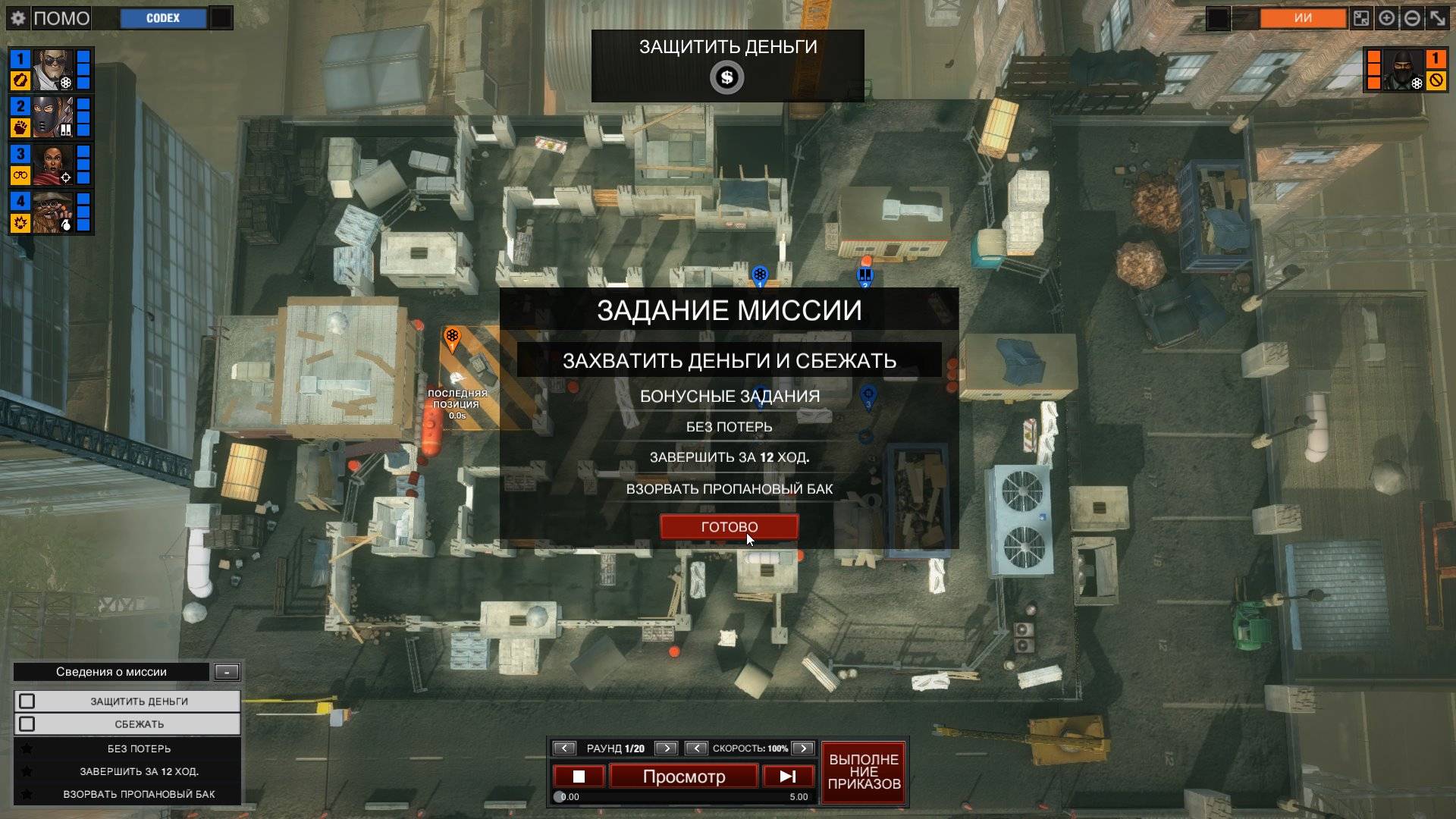
Task: Go to the next round arrow
Action: tap(666, 748)
